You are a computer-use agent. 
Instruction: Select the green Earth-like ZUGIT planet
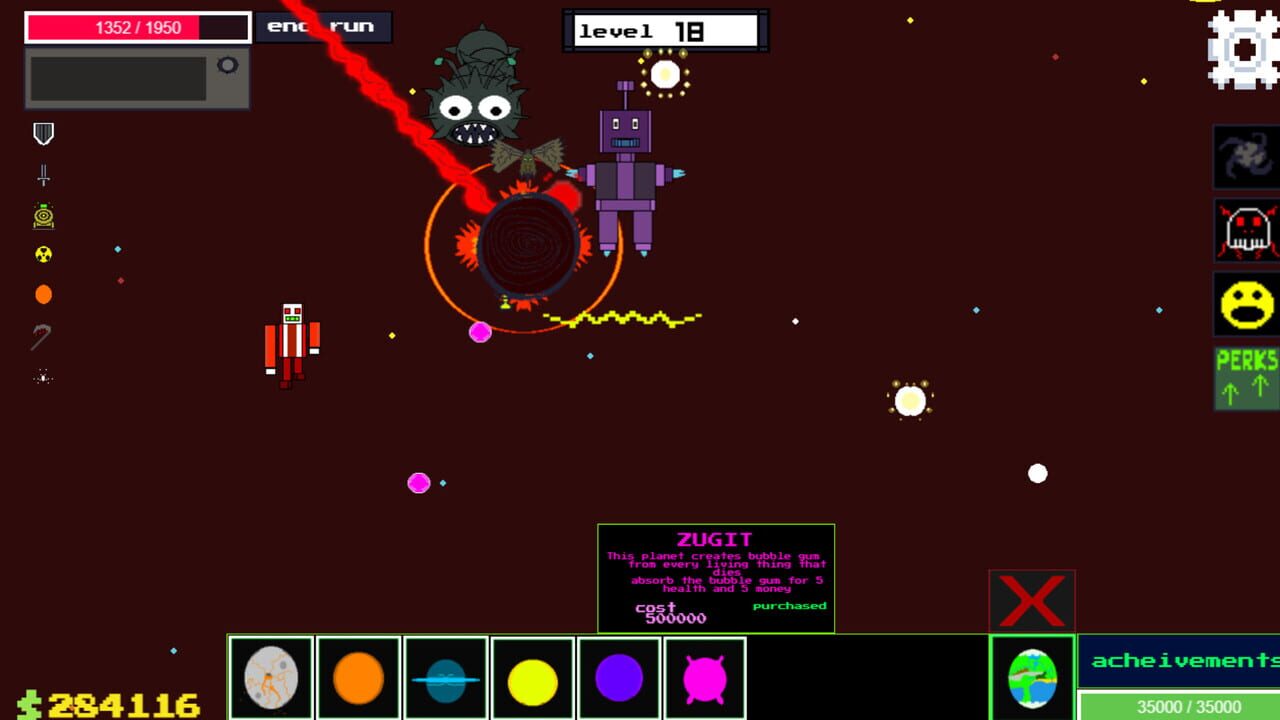click(1033, 677)
